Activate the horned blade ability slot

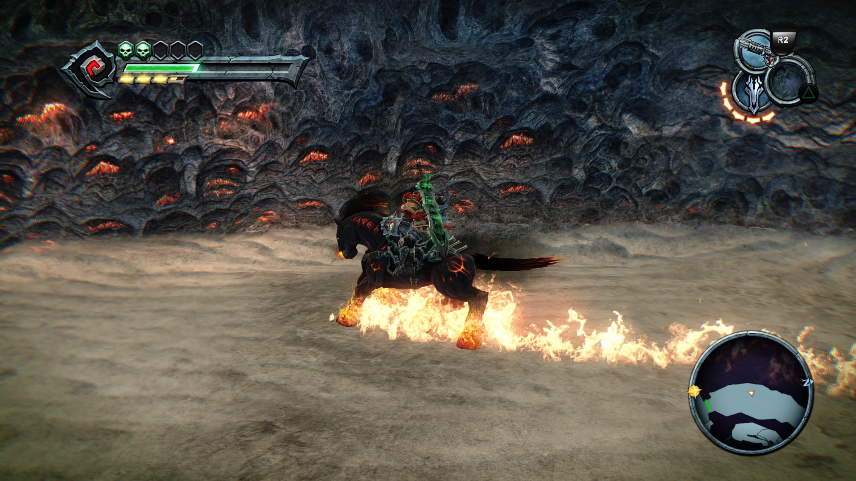752,91
